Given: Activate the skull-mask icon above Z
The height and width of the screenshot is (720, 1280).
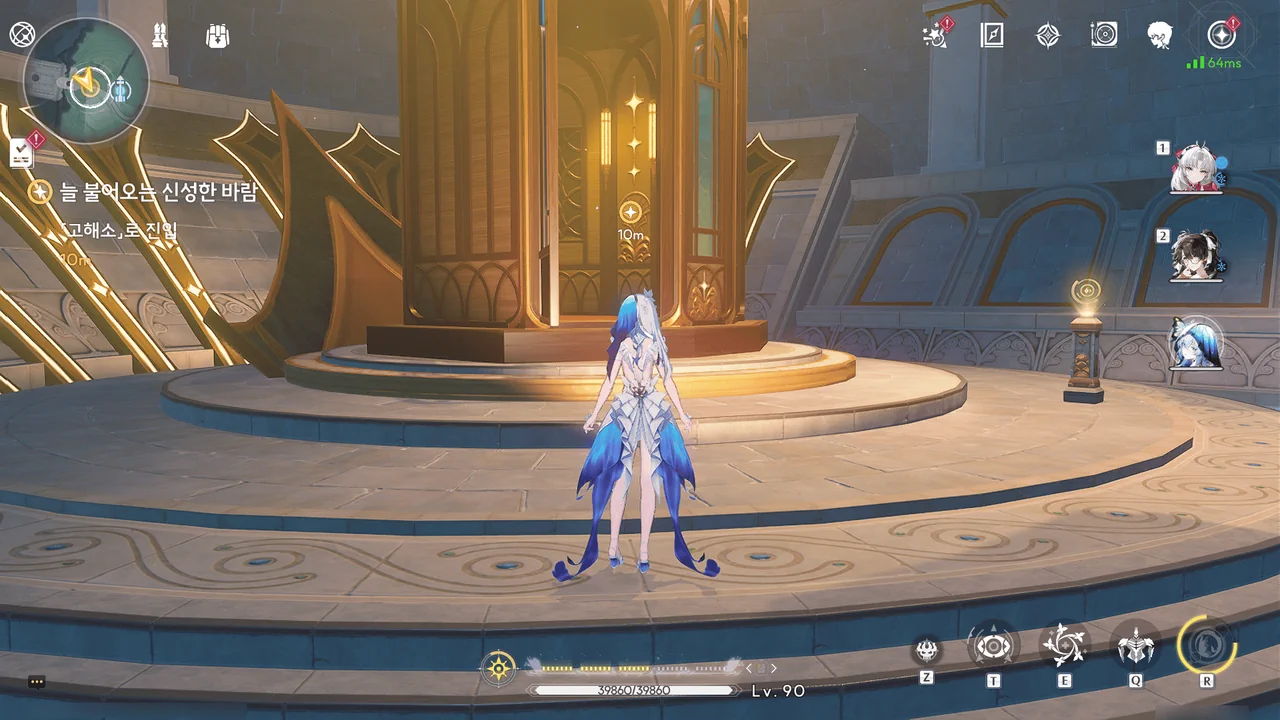Looking at the screenshot, I should [x=927, y=649].
